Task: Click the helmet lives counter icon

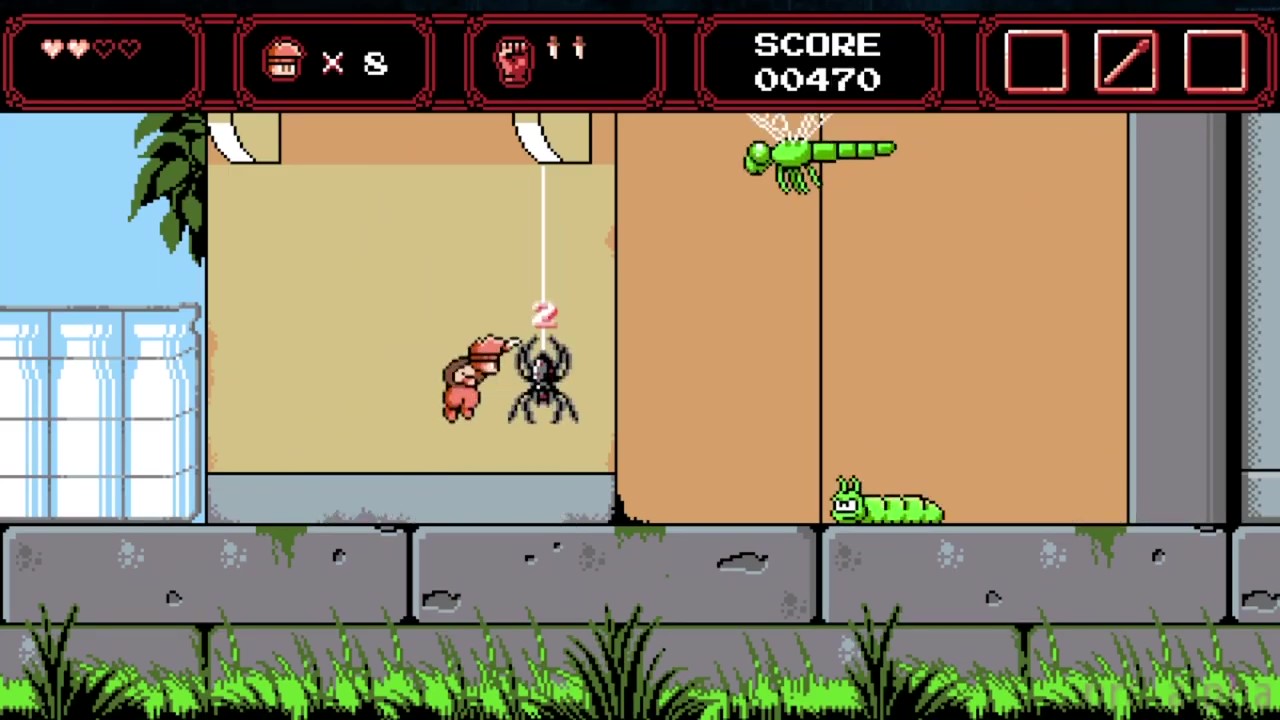Action: pos(283,60)
